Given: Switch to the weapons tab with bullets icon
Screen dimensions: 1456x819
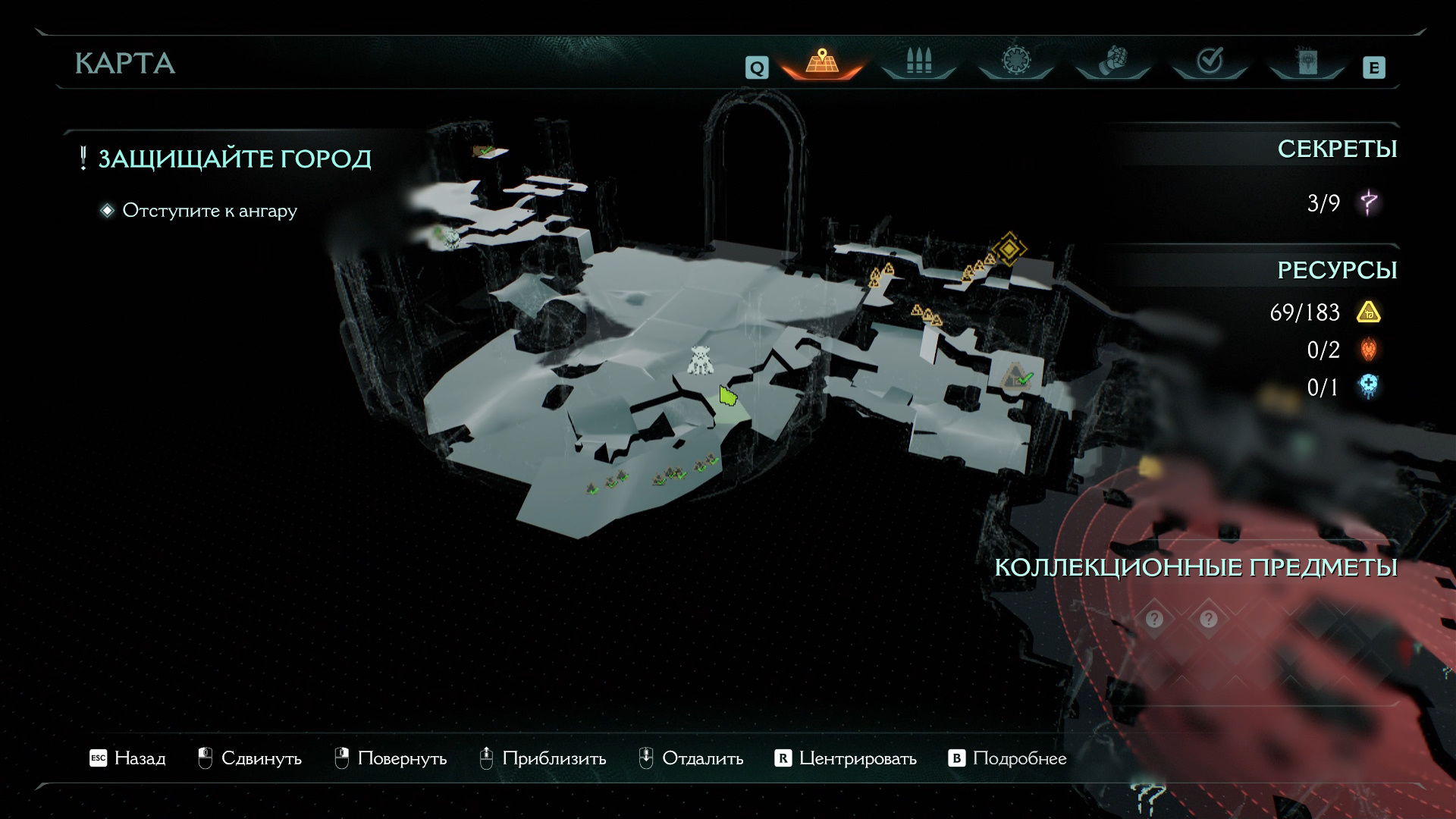Looking at the screenshot, I should 918,61.
